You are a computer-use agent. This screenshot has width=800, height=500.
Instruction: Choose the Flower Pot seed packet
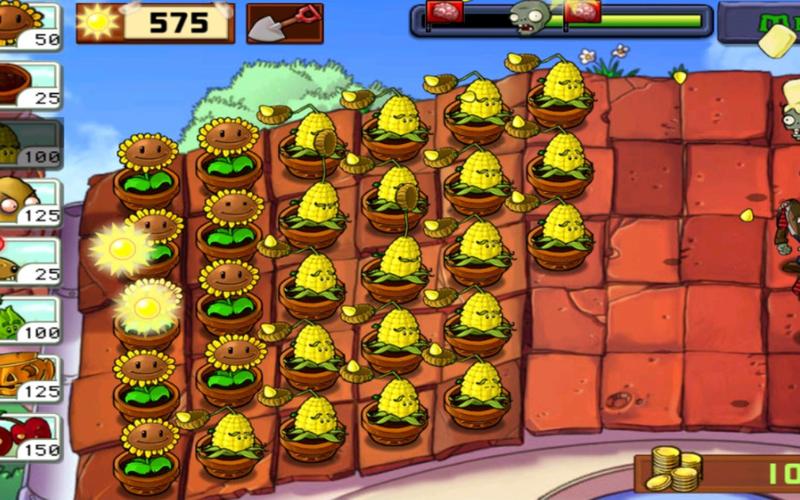coord(28,86)
